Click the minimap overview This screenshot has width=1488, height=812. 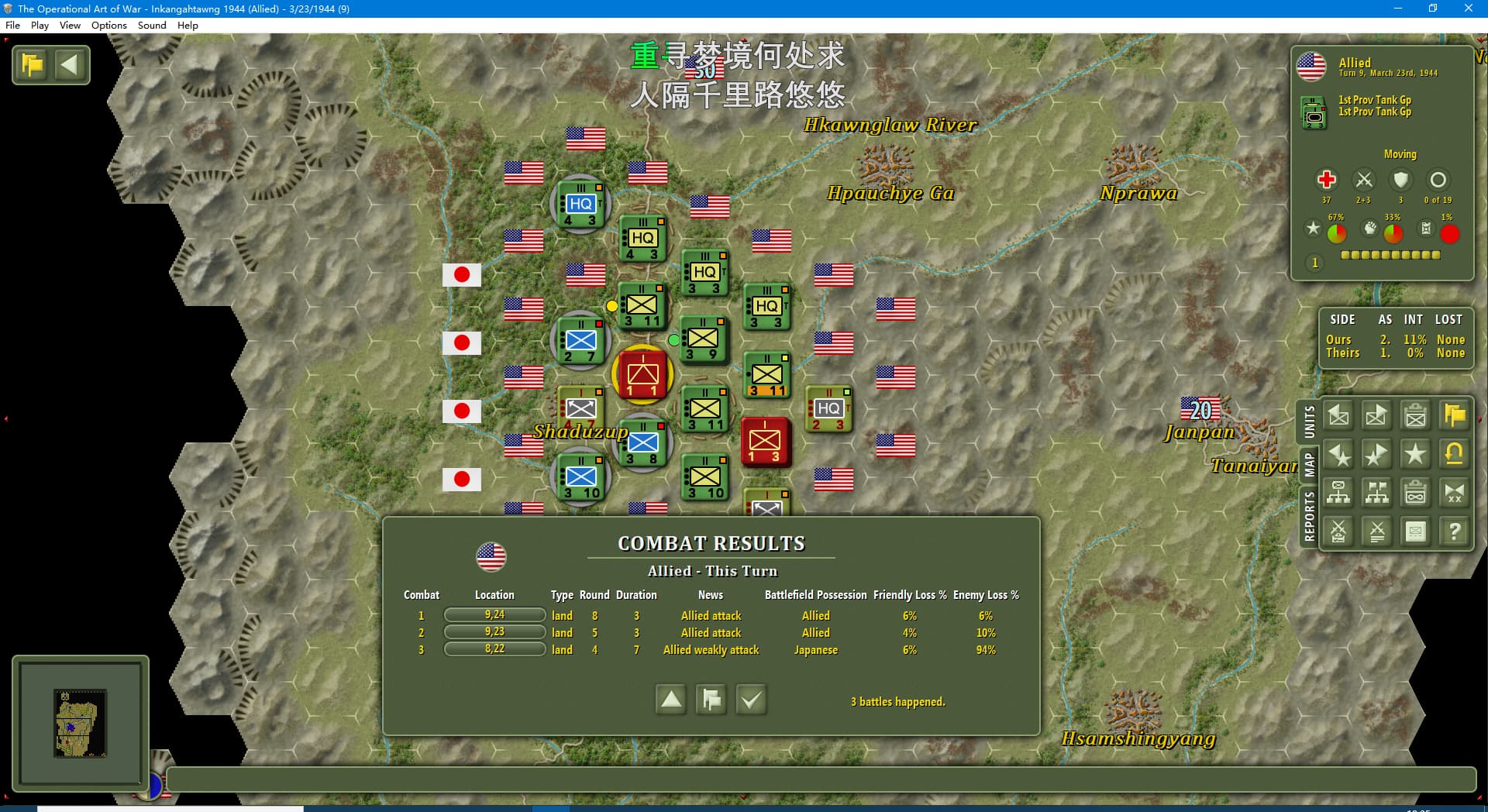click(81, 722)
